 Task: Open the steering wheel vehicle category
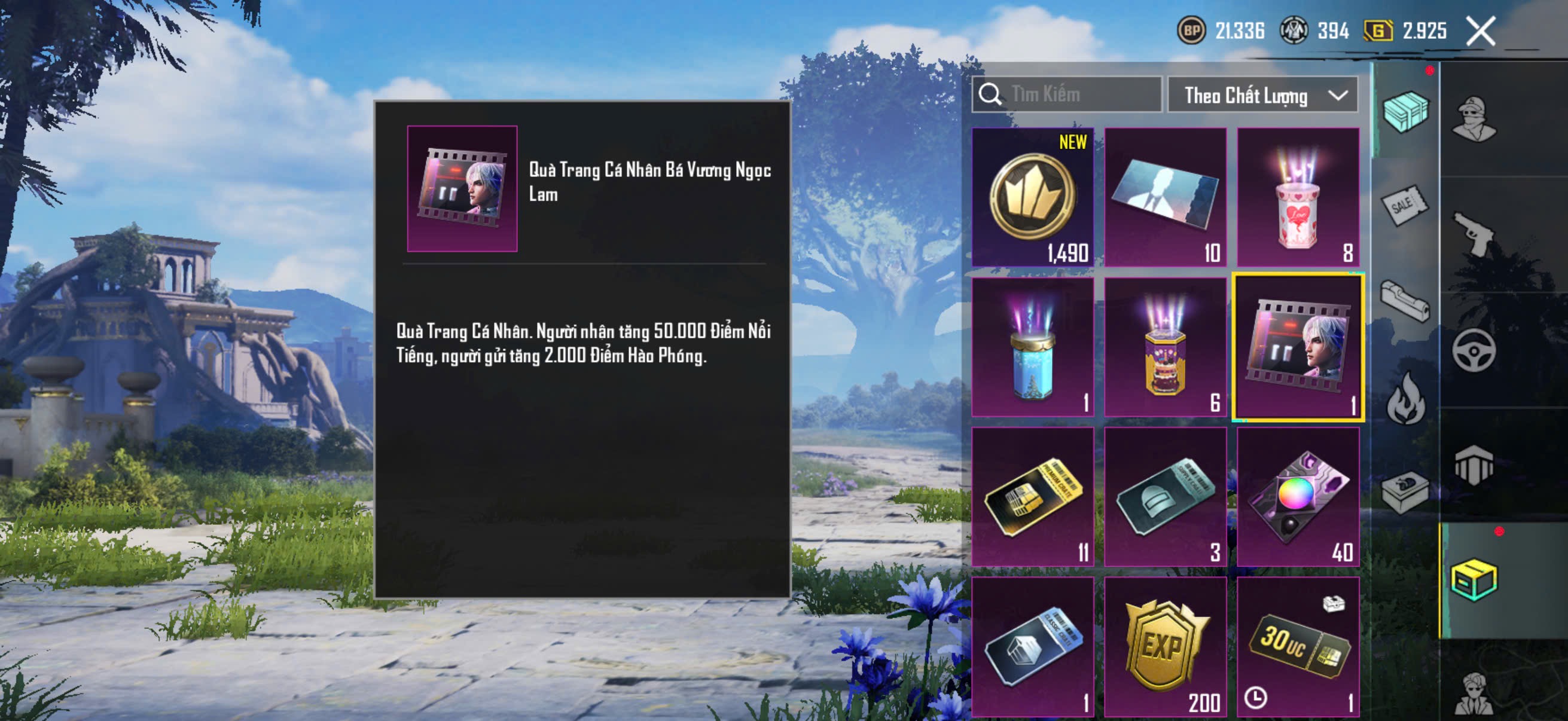click(1474, 350)
